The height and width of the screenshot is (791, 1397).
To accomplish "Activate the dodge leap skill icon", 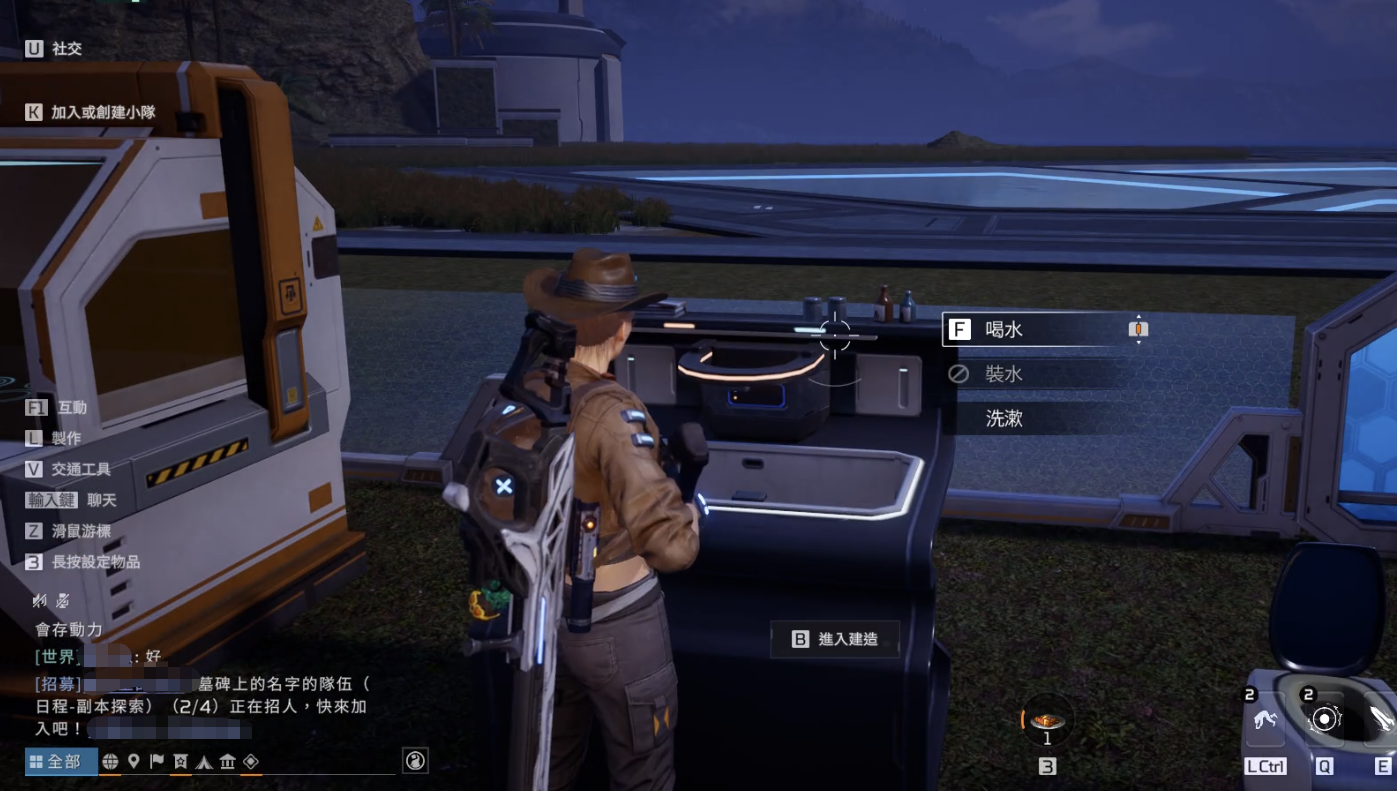I will pos(1264,720).
